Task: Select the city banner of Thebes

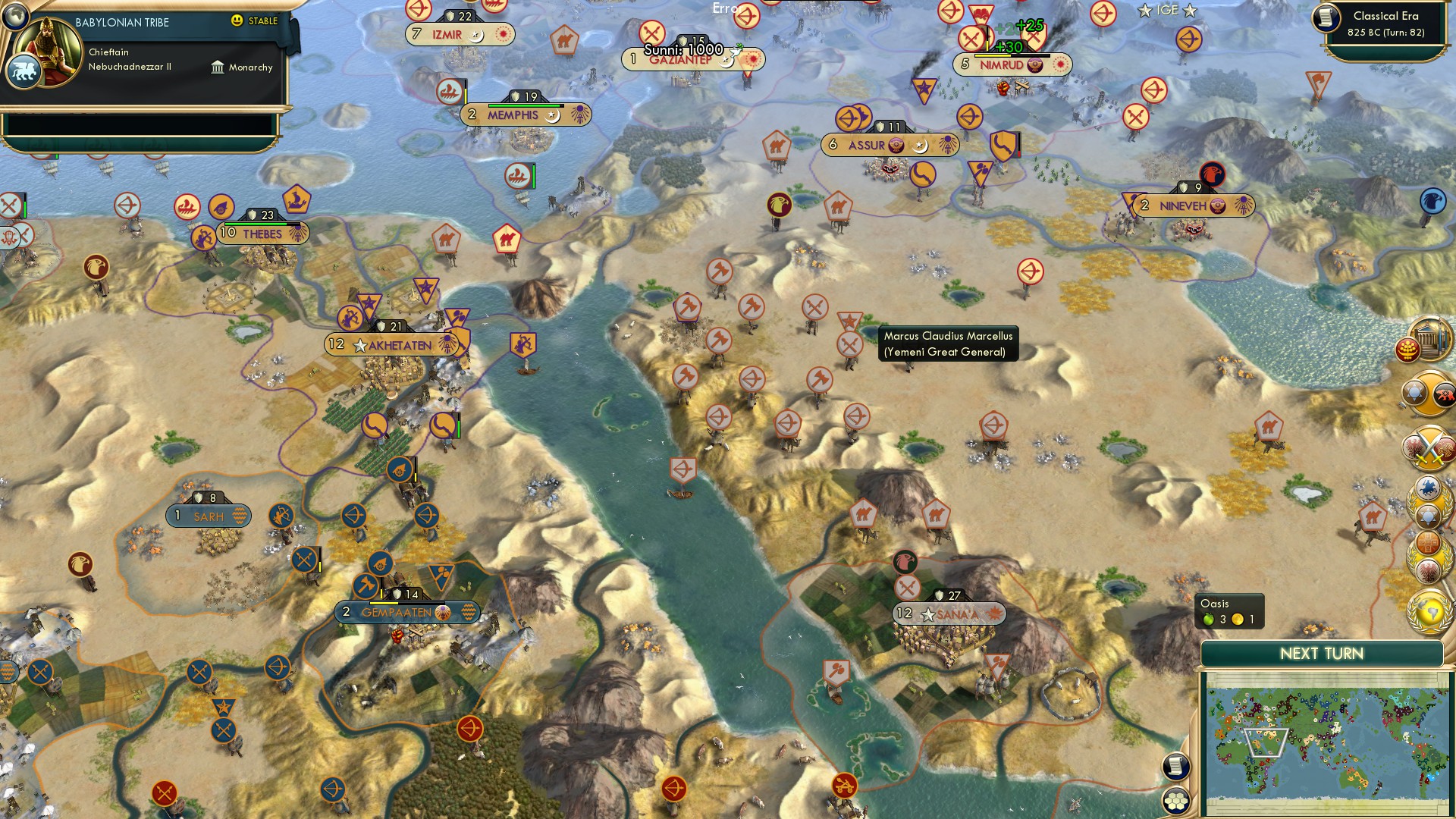Action: [262, 234]
